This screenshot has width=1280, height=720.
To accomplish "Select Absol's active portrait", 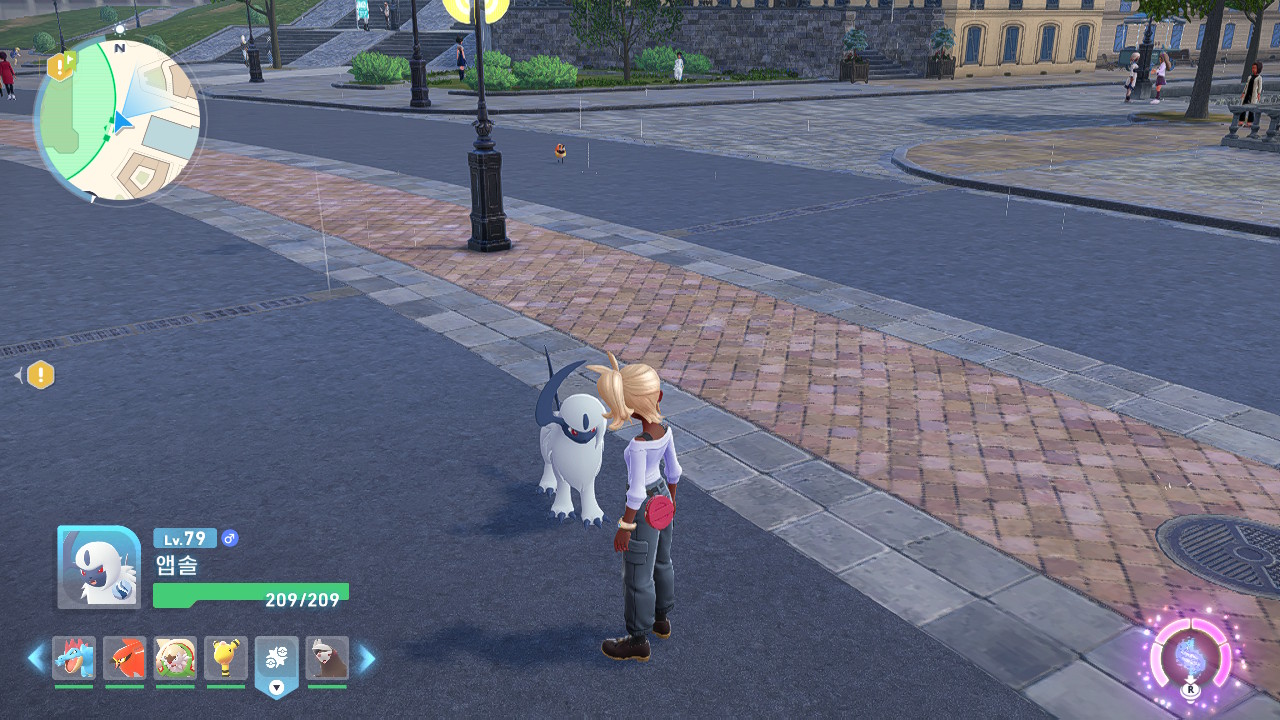I will (x=99, y=567).
